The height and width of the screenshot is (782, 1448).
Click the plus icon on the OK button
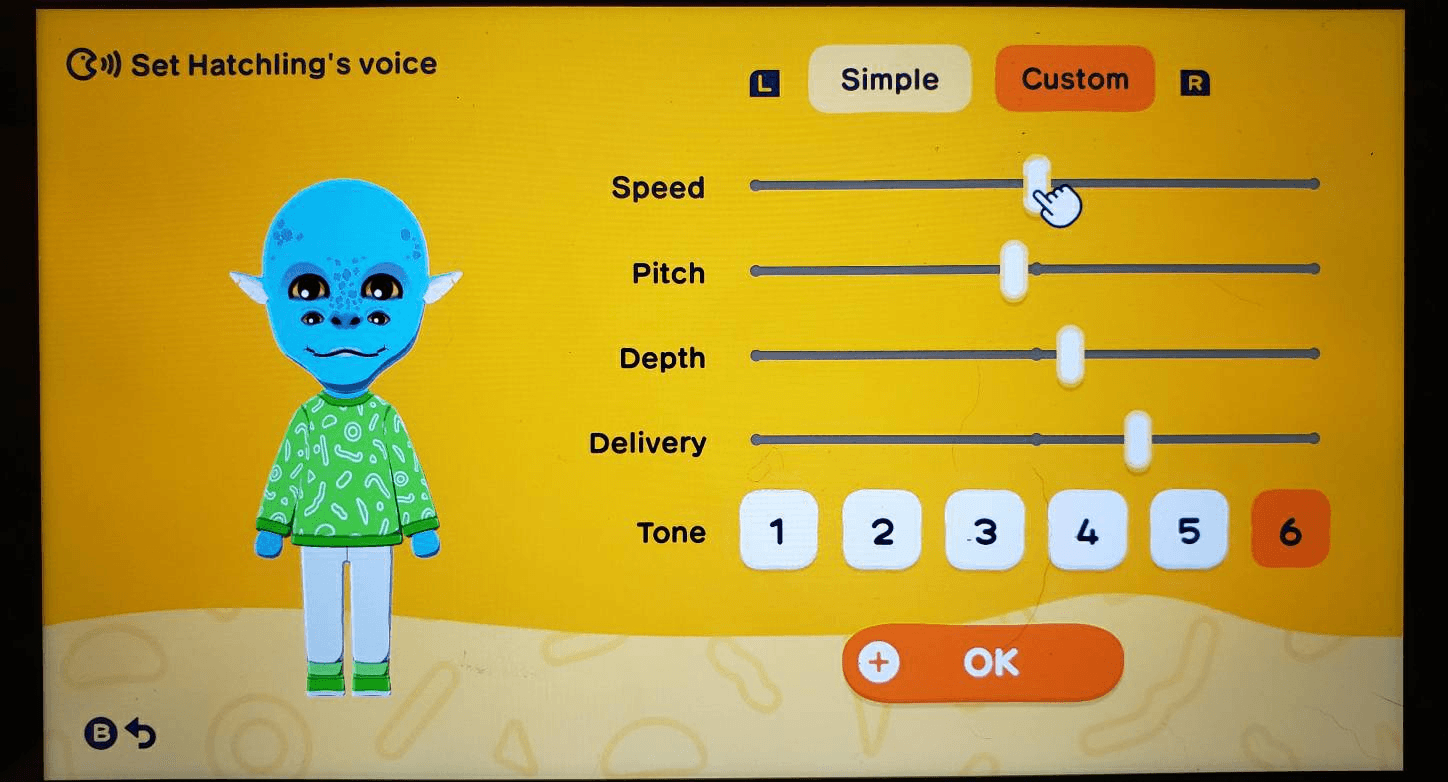click(x=878, y=661)
